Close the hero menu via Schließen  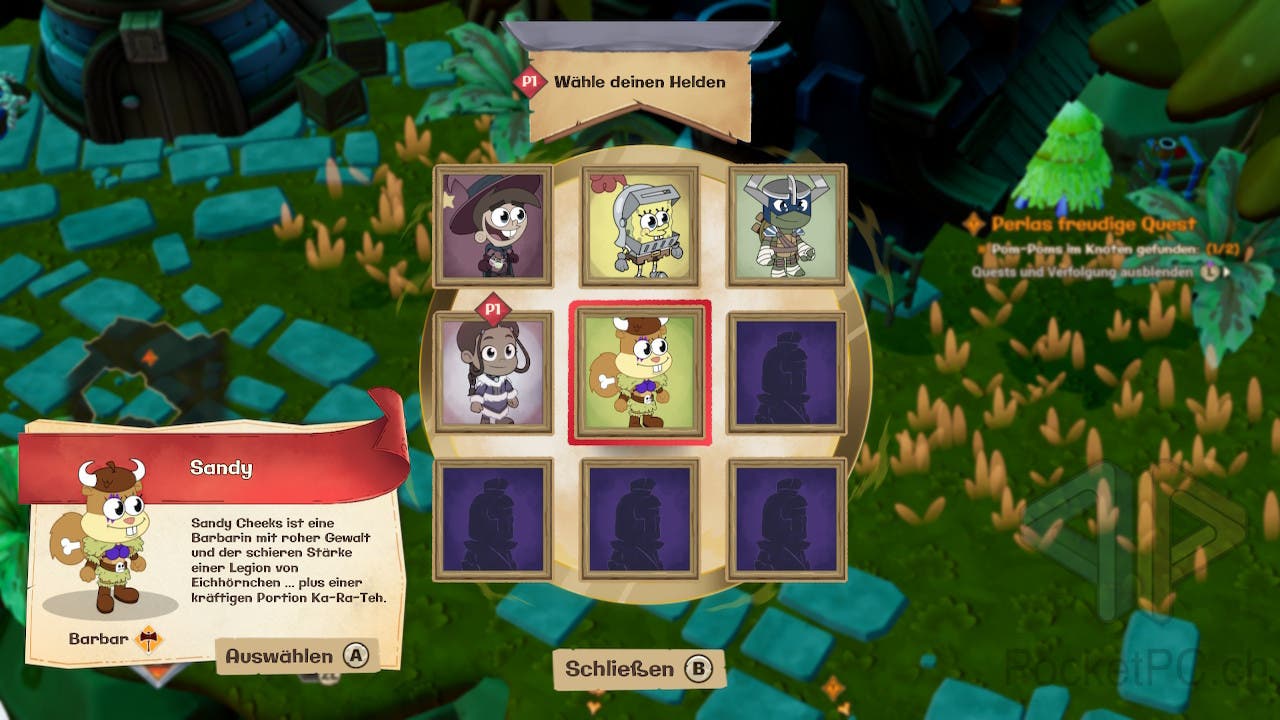tap(638, 669)
